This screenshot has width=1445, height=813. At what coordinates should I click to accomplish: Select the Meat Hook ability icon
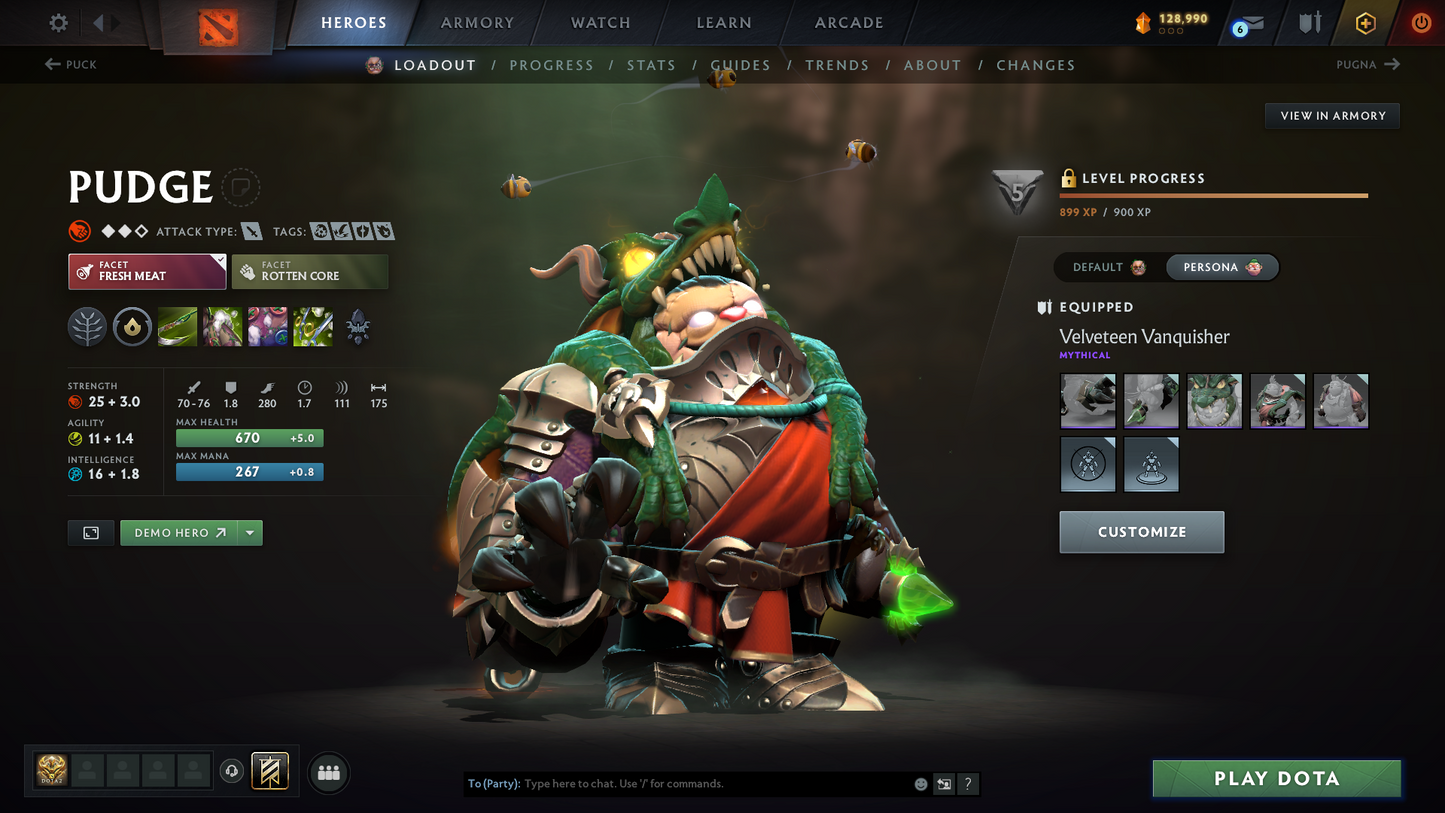(x=177, y=326)
